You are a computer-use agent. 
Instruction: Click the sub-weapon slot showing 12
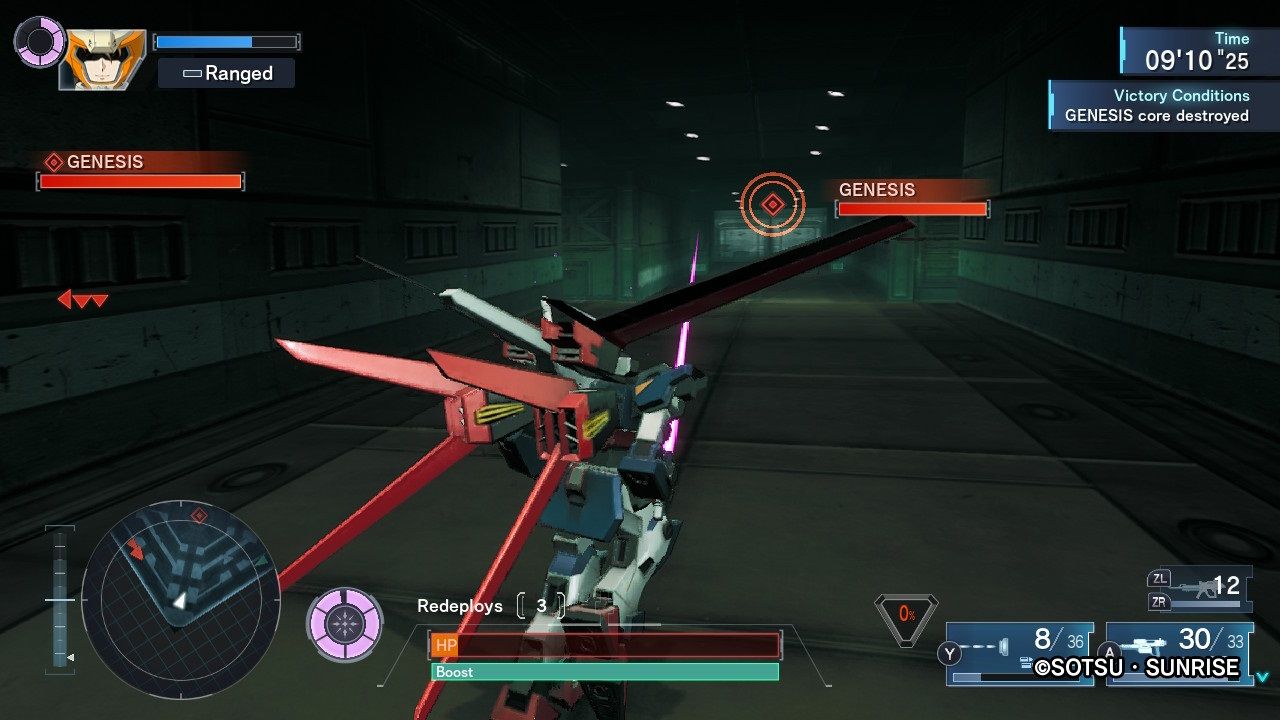click(1200, 588)
